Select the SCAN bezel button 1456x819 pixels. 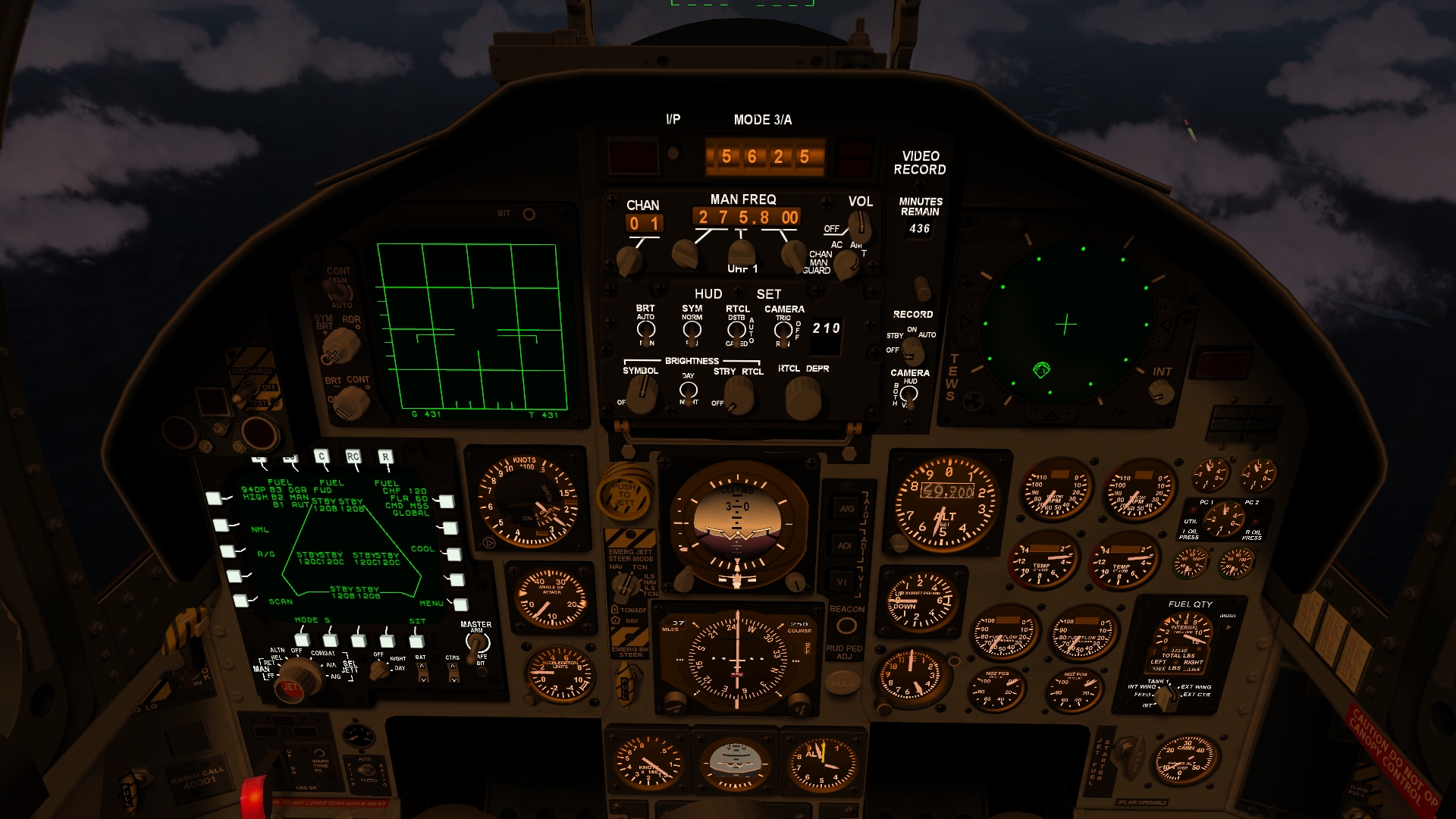click(x=241, y=601)
